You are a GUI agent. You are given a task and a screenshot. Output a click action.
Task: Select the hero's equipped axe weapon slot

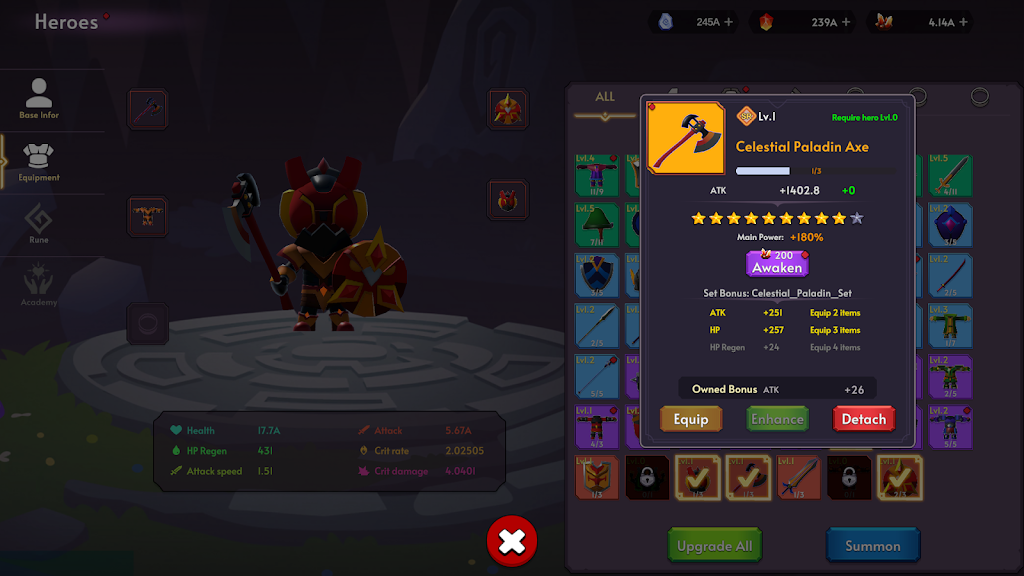pyautogui.click(x=147, y=109)
